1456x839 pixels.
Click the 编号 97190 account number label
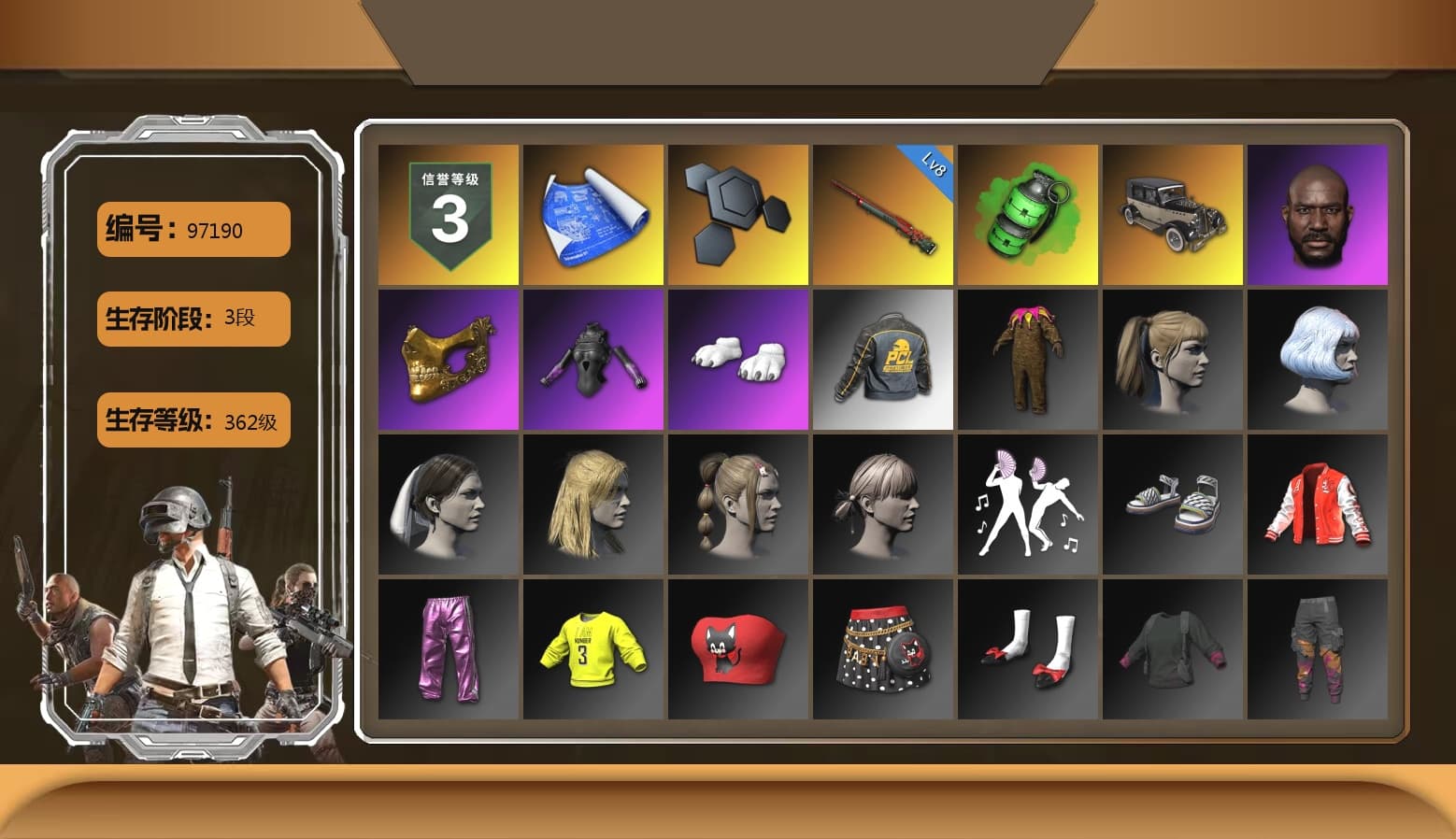point(192,229)
